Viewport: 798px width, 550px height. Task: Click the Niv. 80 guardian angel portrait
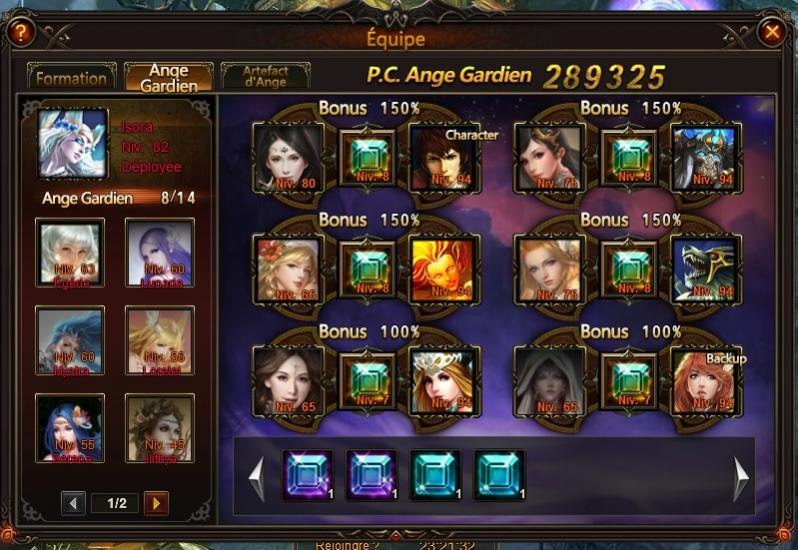[x=288, y=157]
